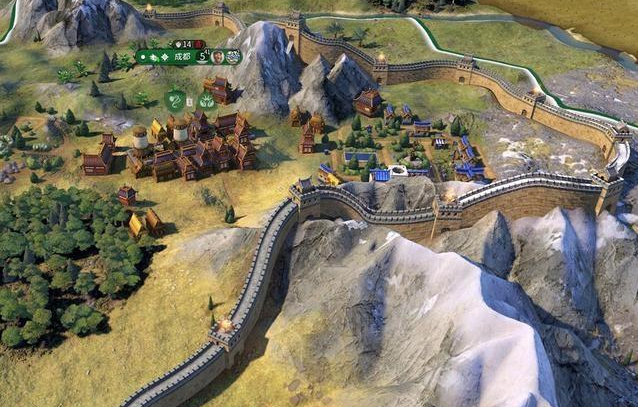This screenshot has width=638, height=407.
Task: Click the city production icon on the 成都 banner
Action: pyautogui.click(x=233, y=57)
